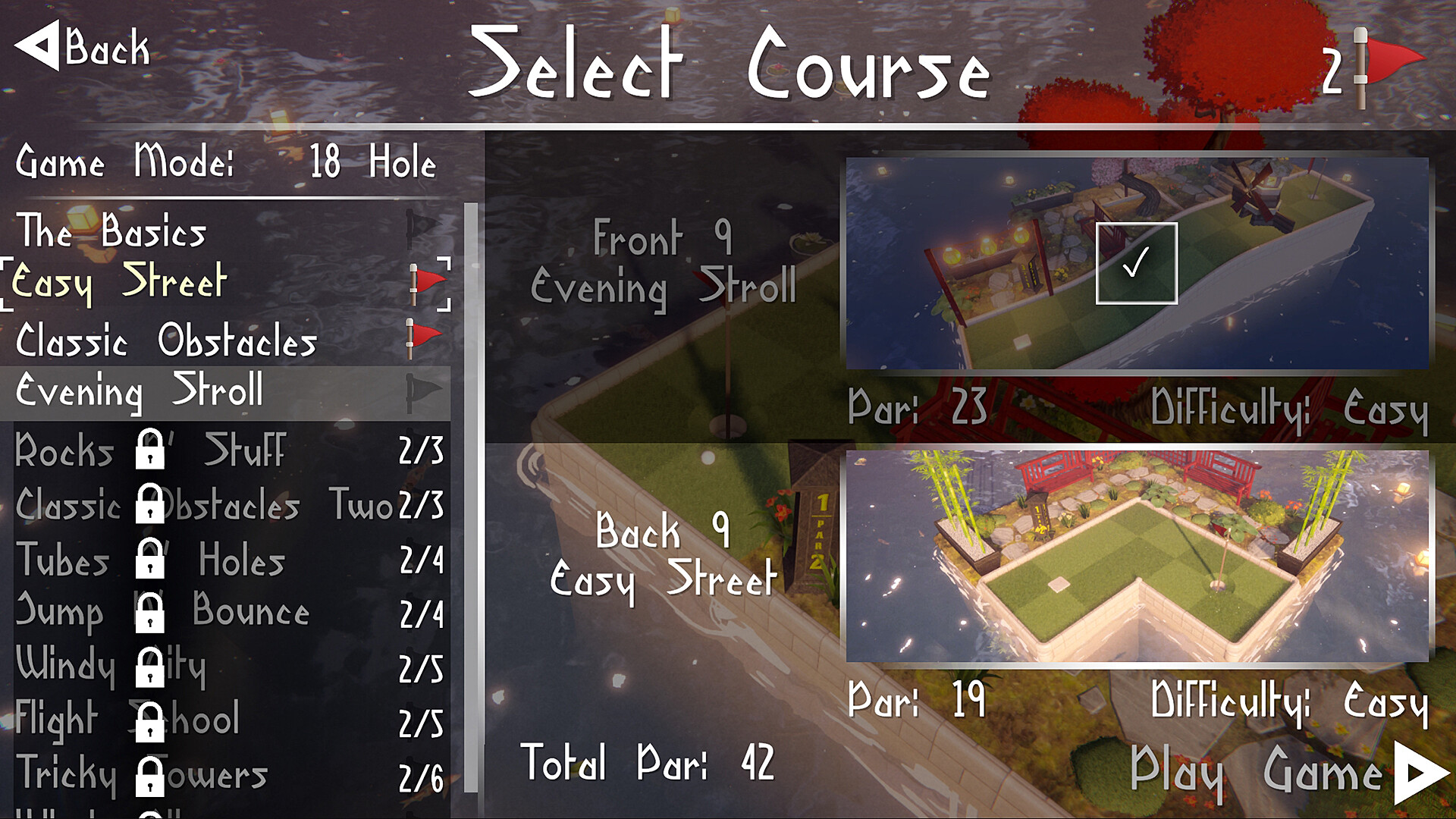Click the Back button

click(83, 47)
